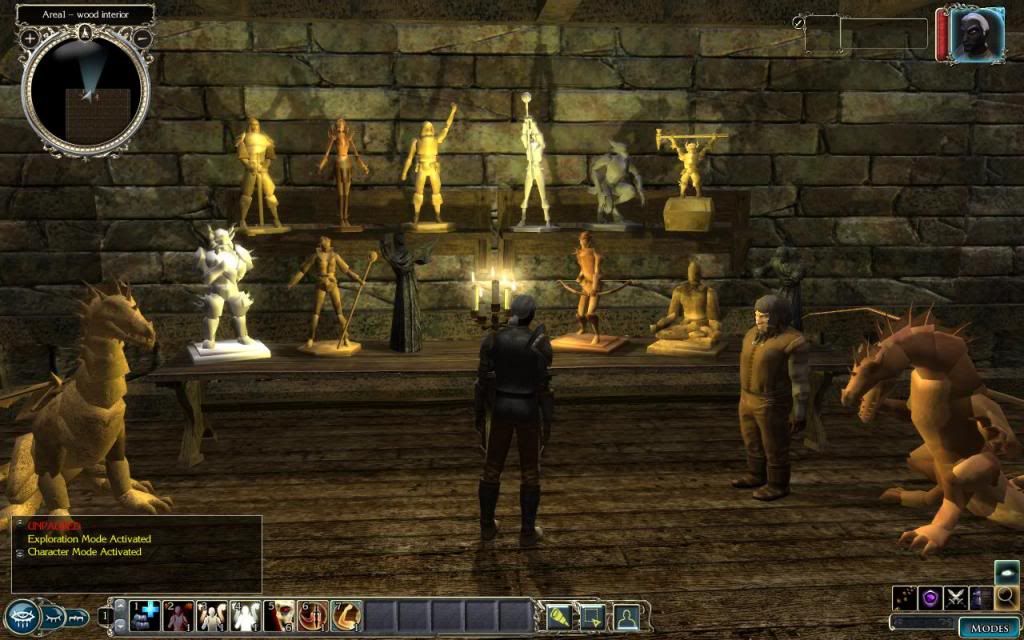Click the chat log message window
The height and width of the screenshot is (640, 1024).
click(137, 555)
